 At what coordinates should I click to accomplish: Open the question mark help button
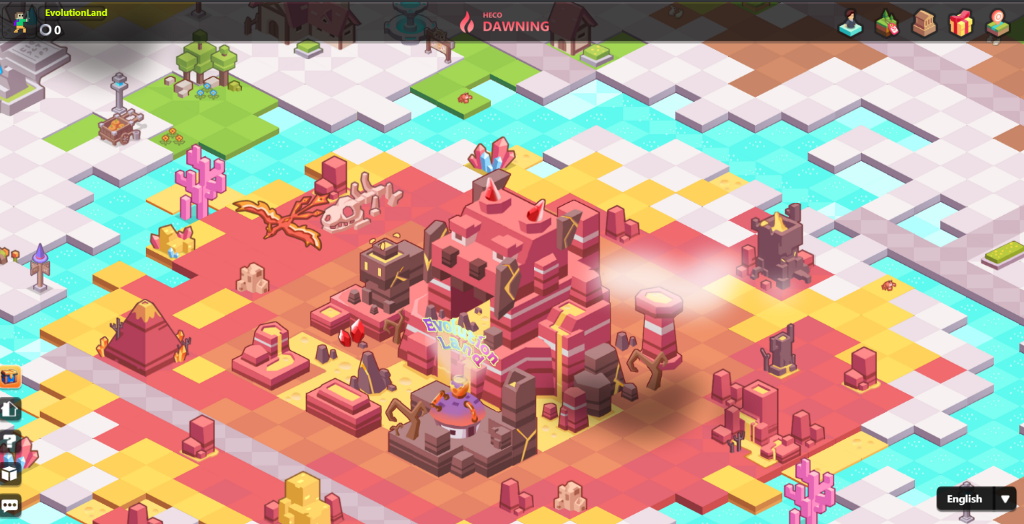tap(11, 441)
